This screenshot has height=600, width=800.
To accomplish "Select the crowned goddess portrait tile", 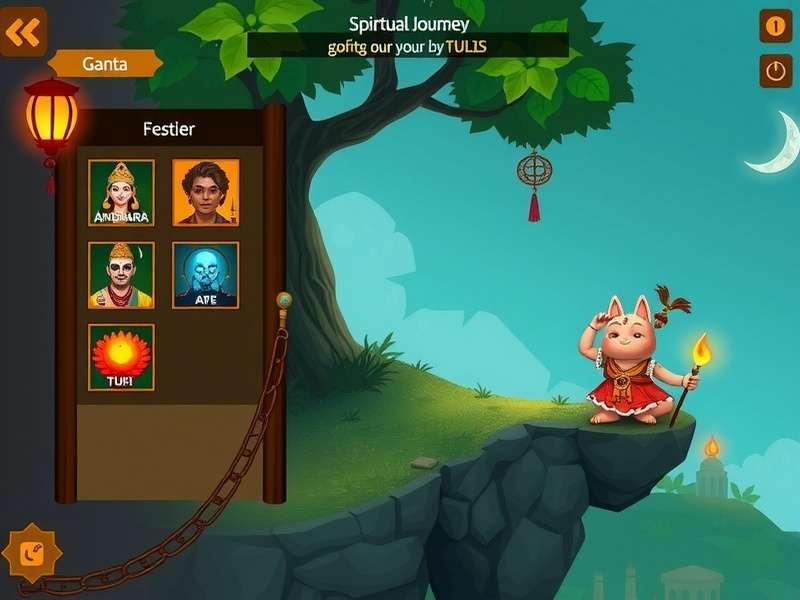I will [x=121, y=192].
